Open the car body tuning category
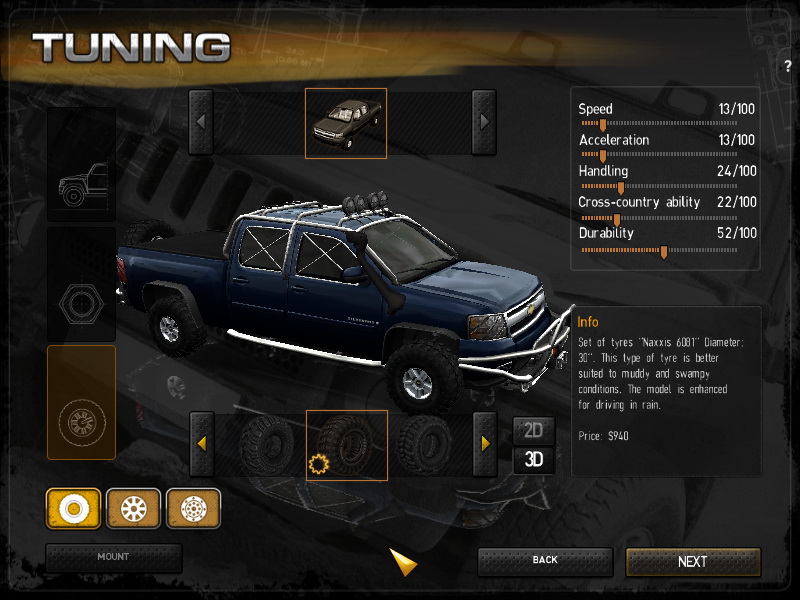Screen dimensions: 800x600 (x=81, y=165)
